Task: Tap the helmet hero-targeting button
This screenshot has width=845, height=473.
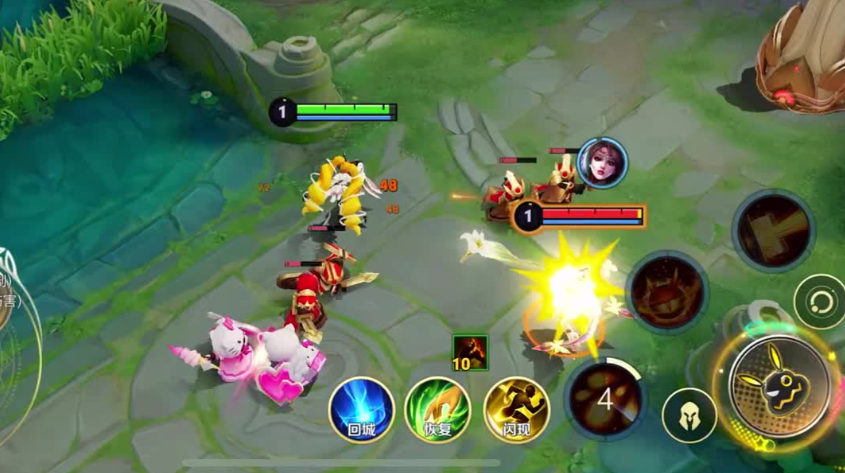Action: tap(689, 415)
